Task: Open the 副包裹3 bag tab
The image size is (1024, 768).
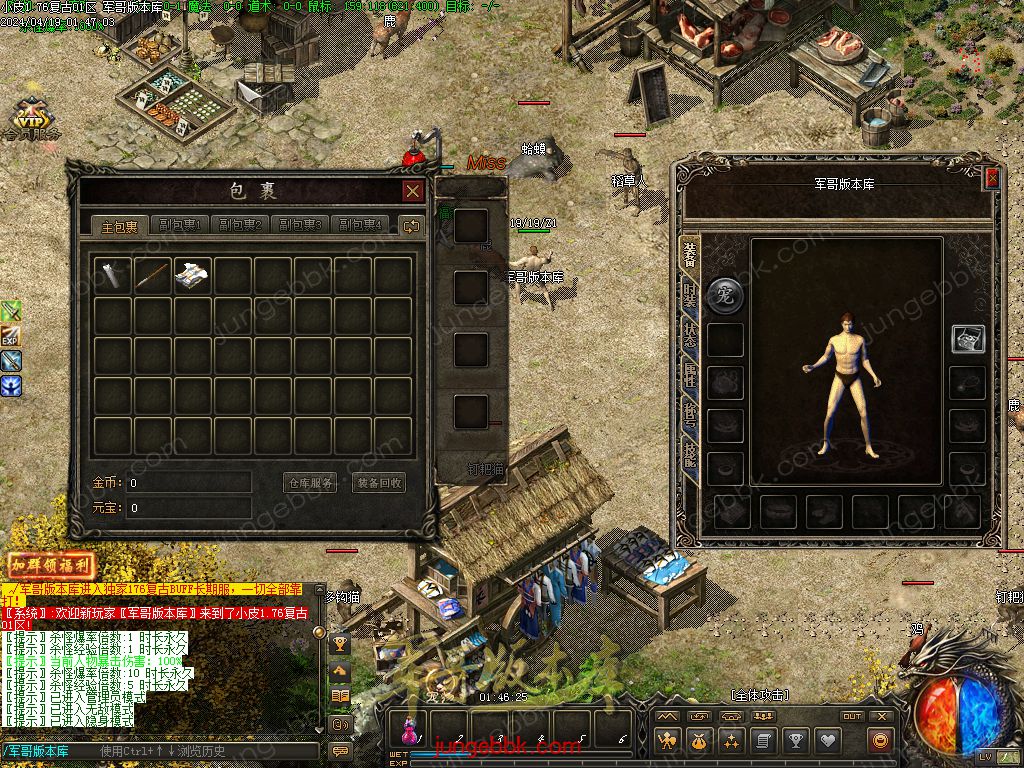Action: coord(300,226)
